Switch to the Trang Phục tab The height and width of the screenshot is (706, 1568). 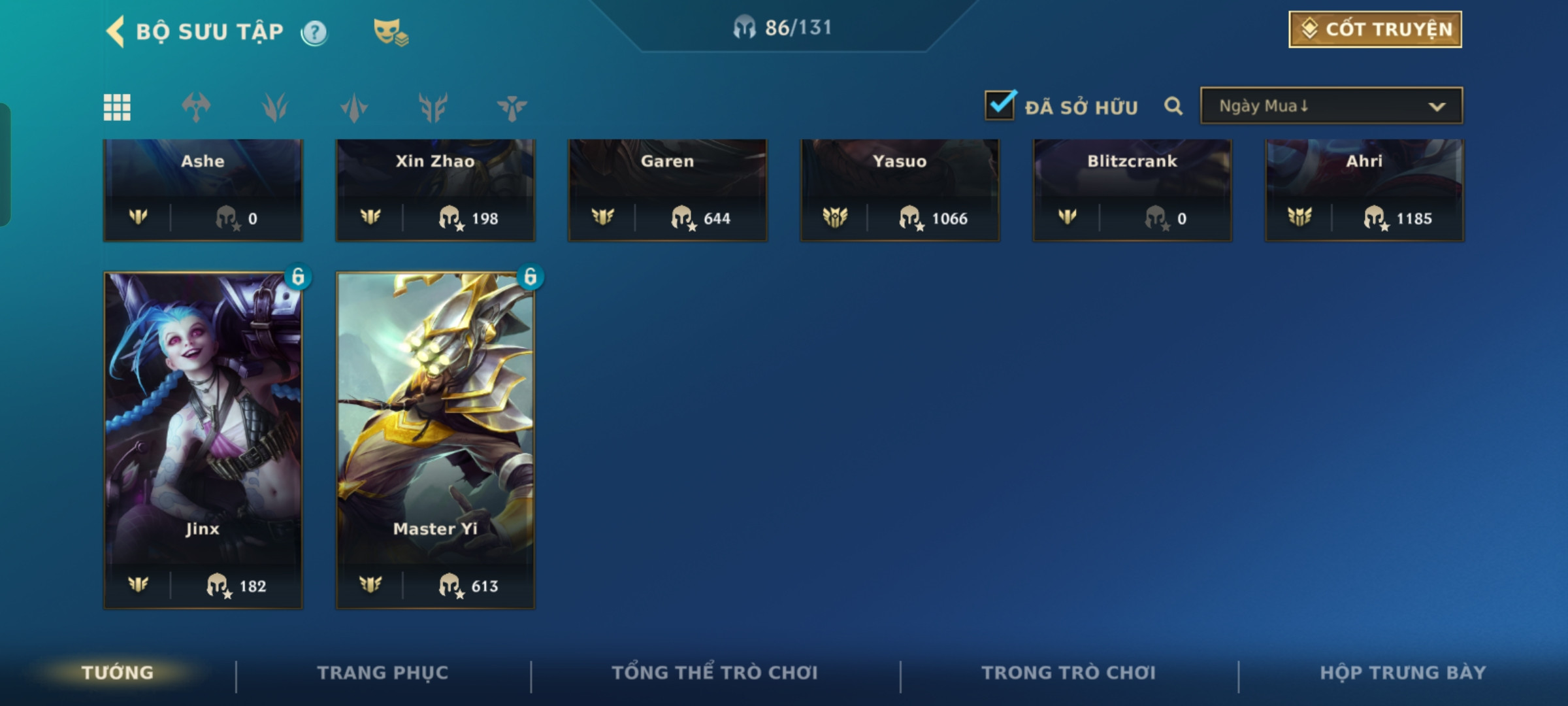[383, 673]
